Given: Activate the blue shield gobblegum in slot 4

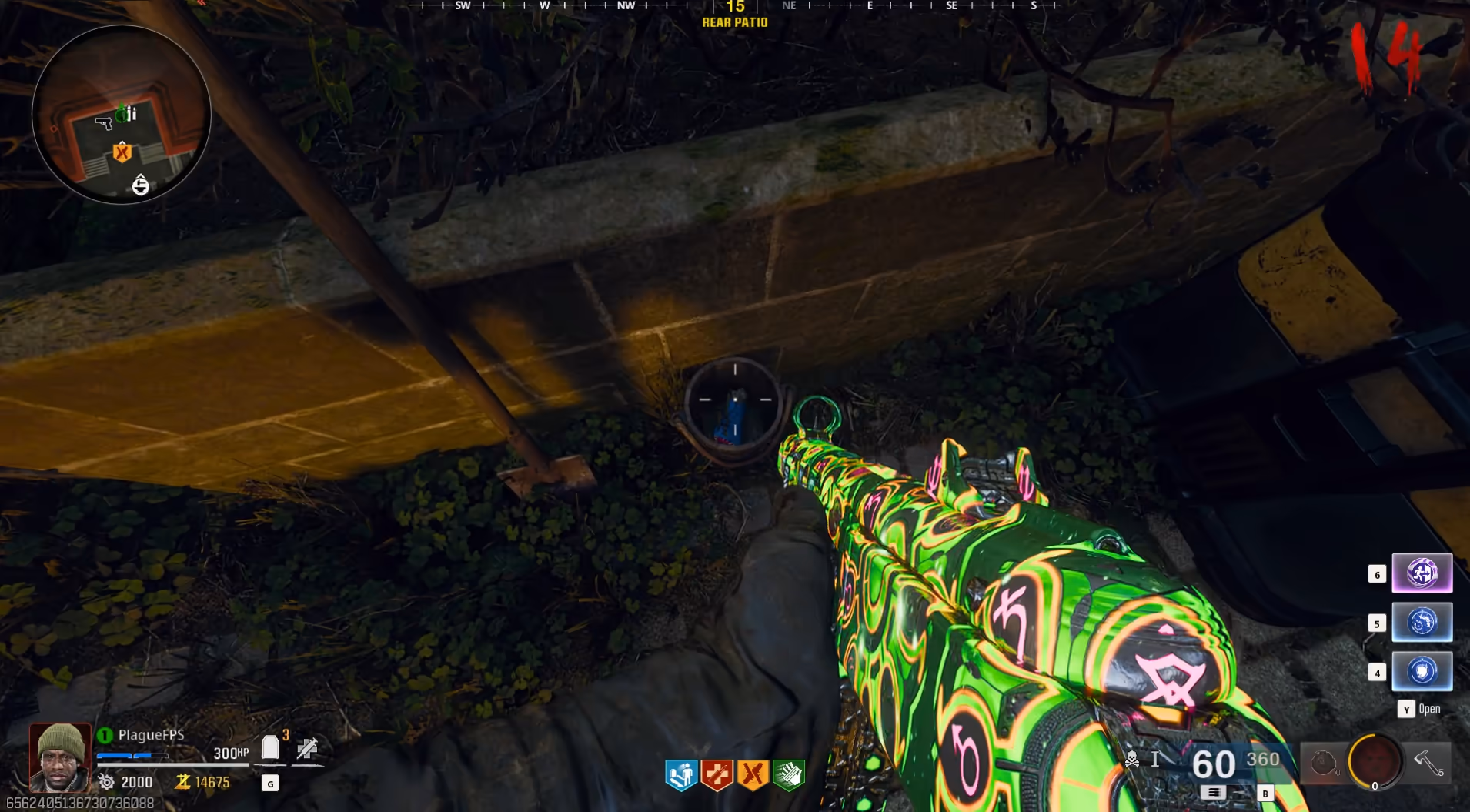Looking at the screenshot, I should pyautogui.click(x=1422, y=671).
